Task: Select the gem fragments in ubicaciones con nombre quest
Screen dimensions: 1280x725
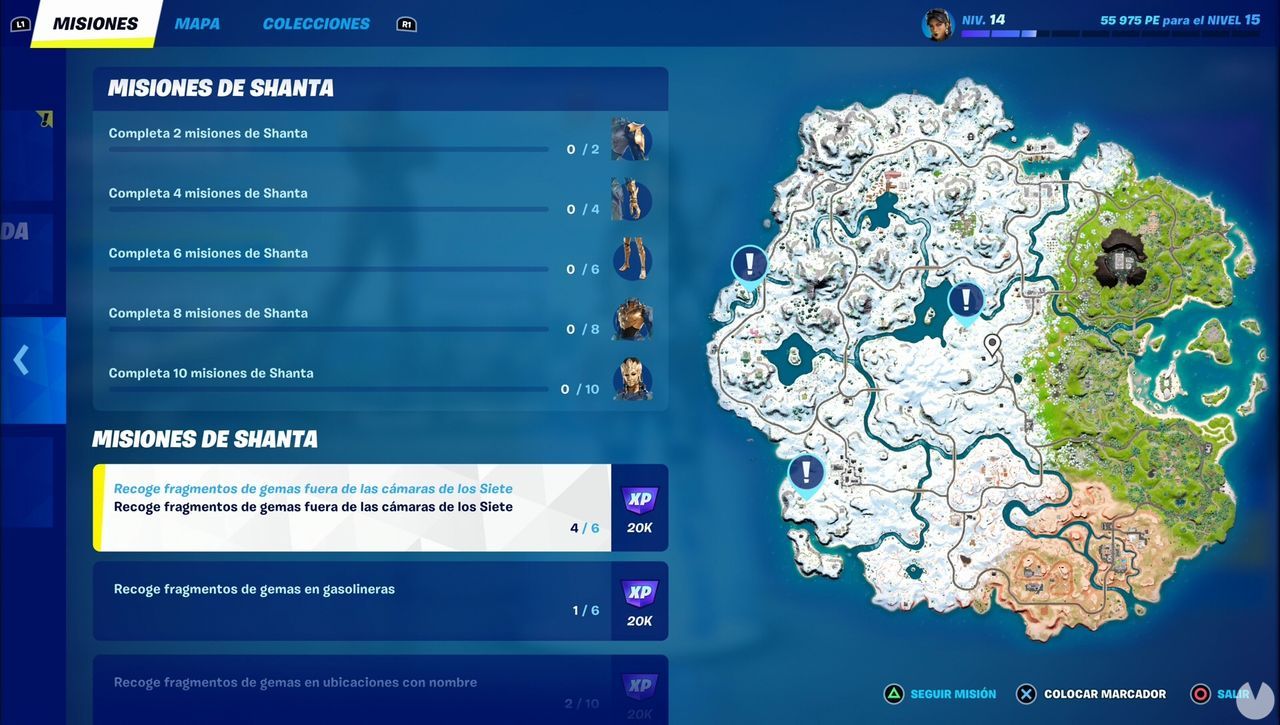Action: [x=350, y=688]
